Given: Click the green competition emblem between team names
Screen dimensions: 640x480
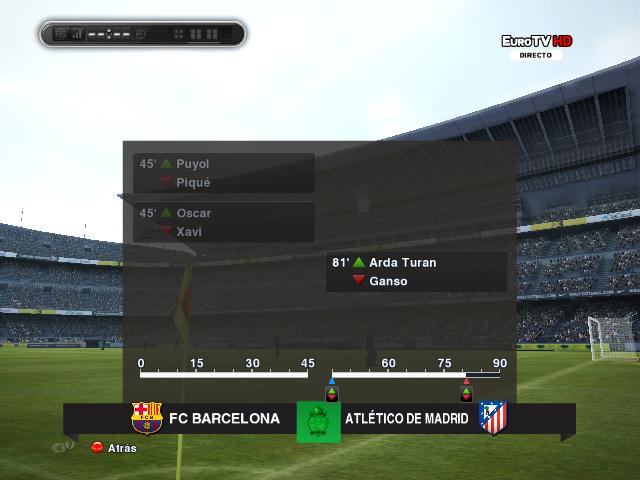Looking at the screenshot, I should pyautogui.click(x=319, y=420).
